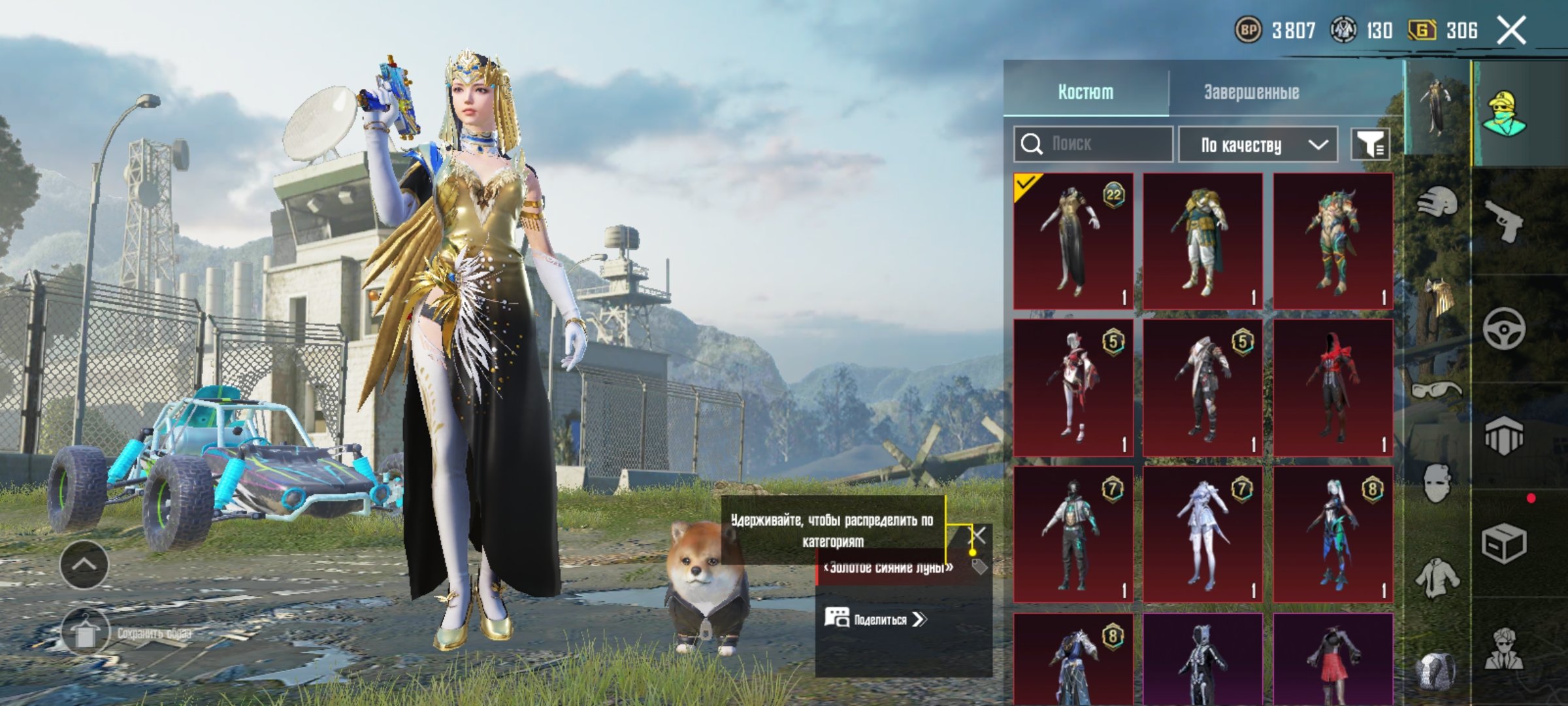The width and height of the screenshot is (1568, 706).
Task: Dismiss the hold-to-categorize tooltip
Action: click(979, 536)
